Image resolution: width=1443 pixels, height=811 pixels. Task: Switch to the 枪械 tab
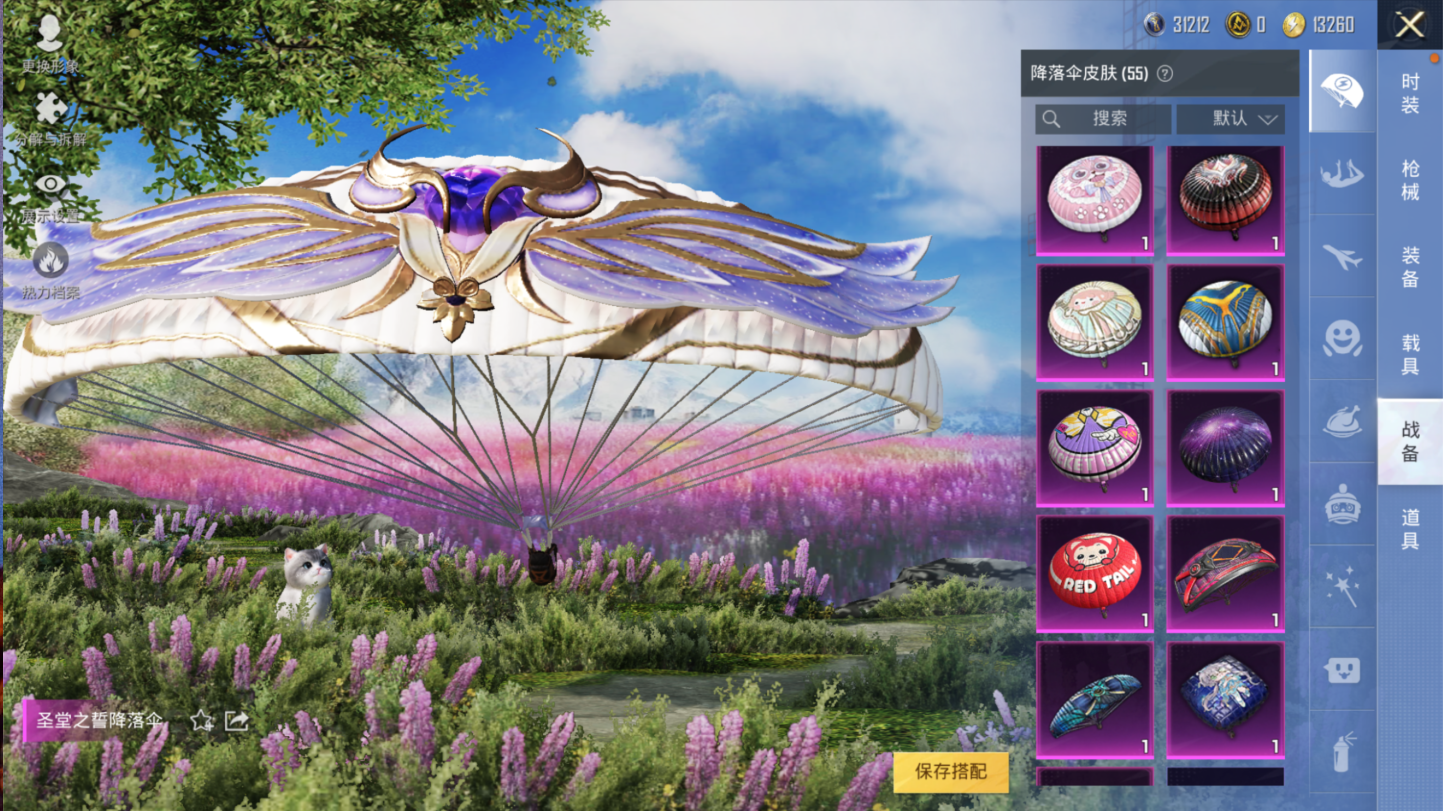tap(1410, 180)
